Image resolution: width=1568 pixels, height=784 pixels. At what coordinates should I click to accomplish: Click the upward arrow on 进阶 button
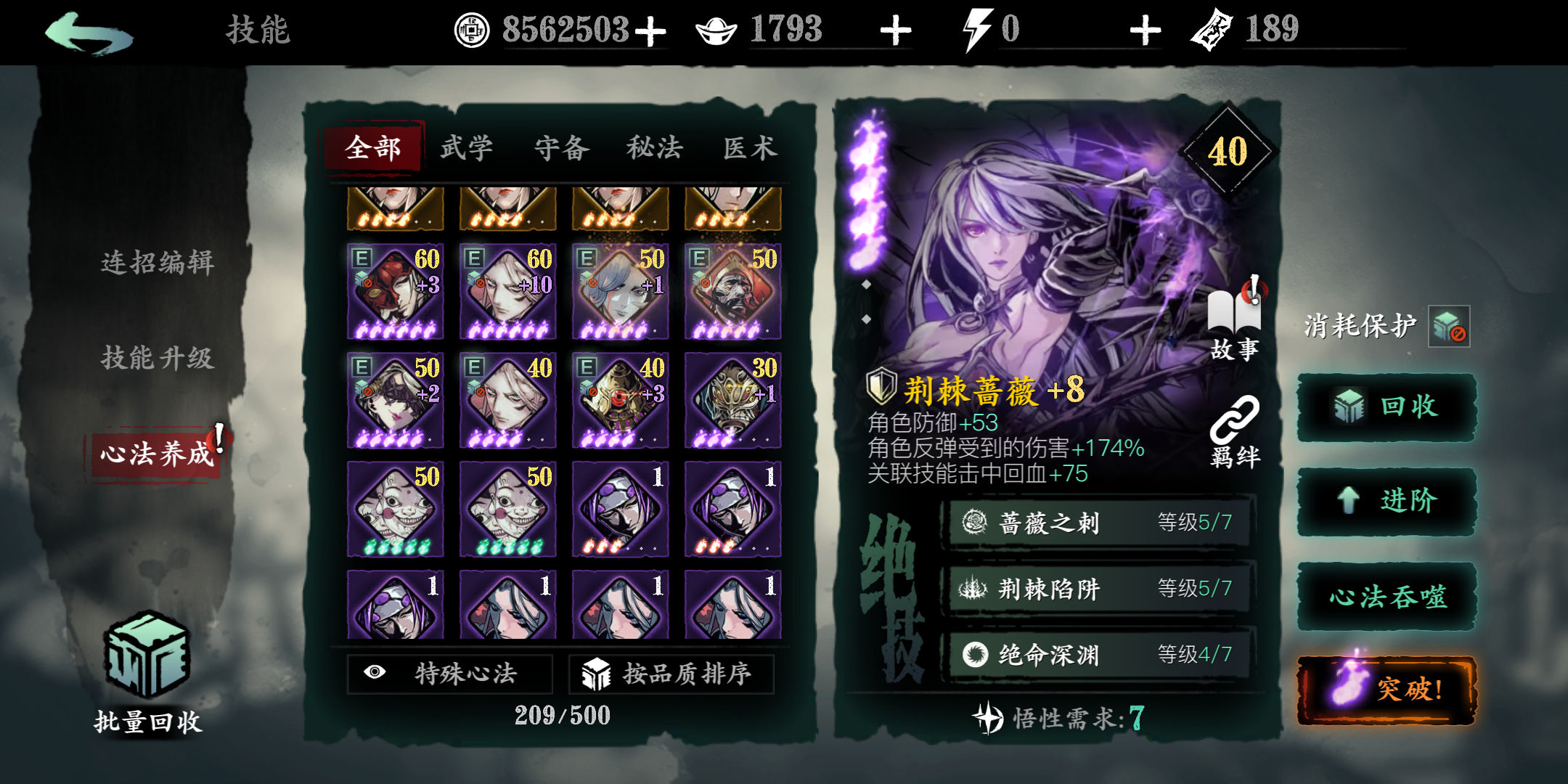point(1348,501)
